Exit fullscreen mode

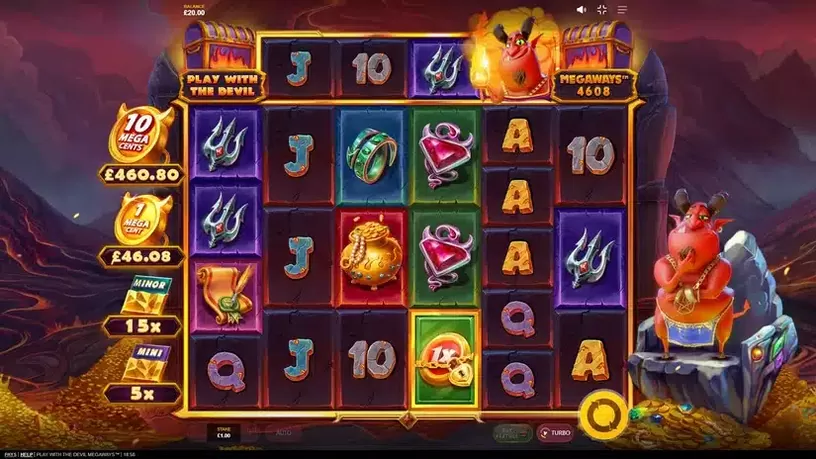602,9
